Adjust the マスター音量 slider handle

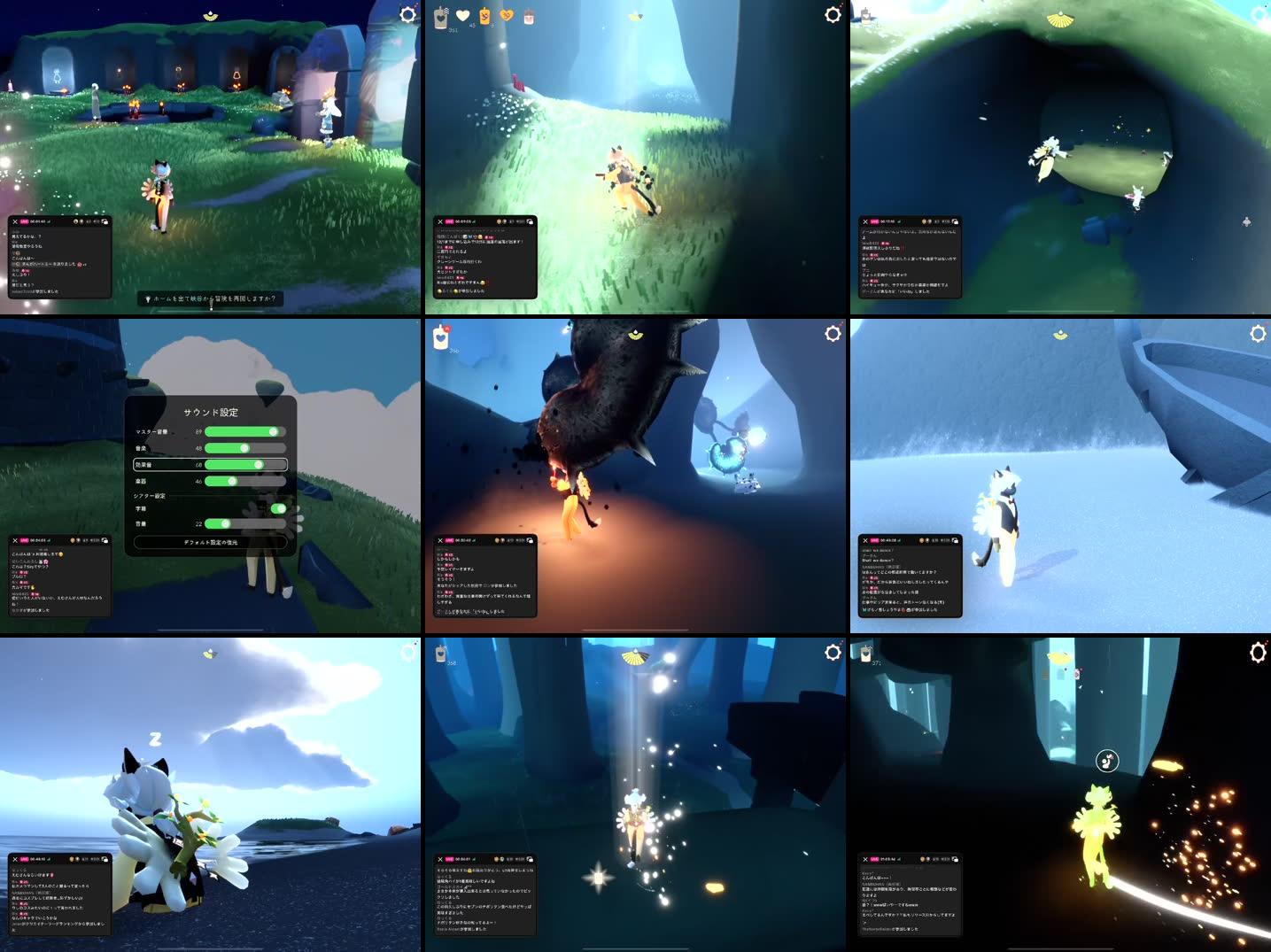[x=273, y=432]
